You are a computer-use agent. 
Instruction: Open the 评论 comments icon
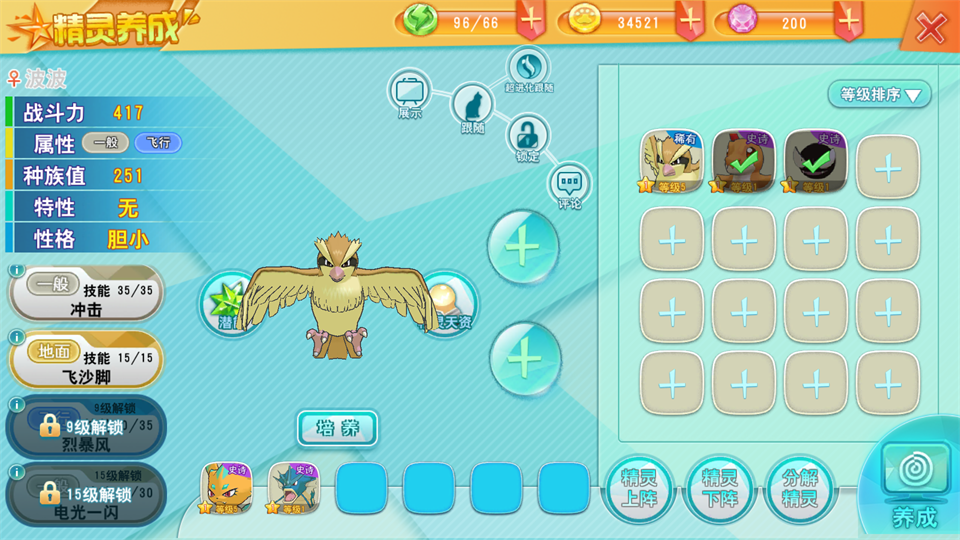[x=569, y=184]
